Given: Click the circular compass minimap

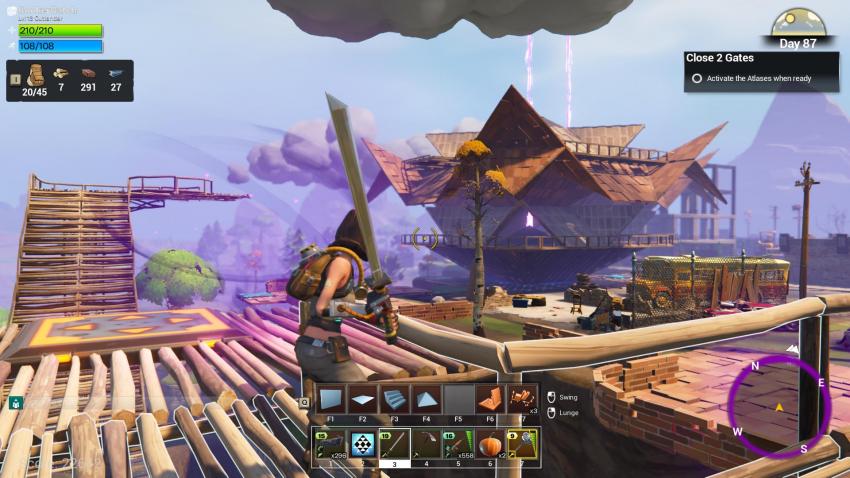Looking at the screenshot, I should pyautogui.click(x=777, y=404).
